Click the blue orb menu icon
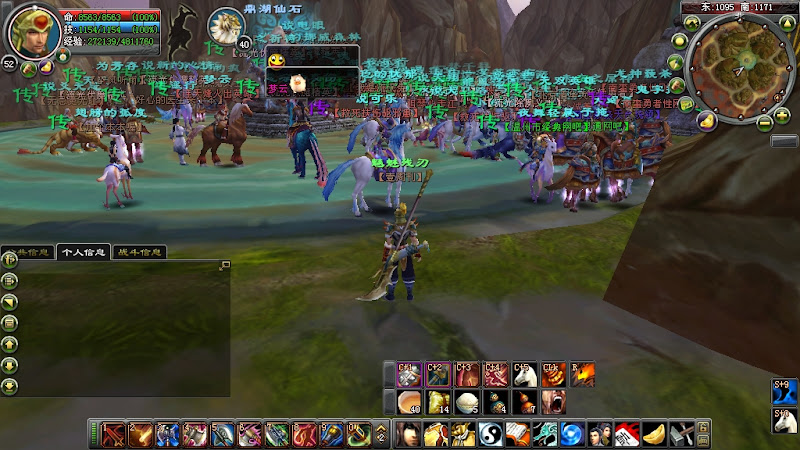 click(x=570, y=435)
